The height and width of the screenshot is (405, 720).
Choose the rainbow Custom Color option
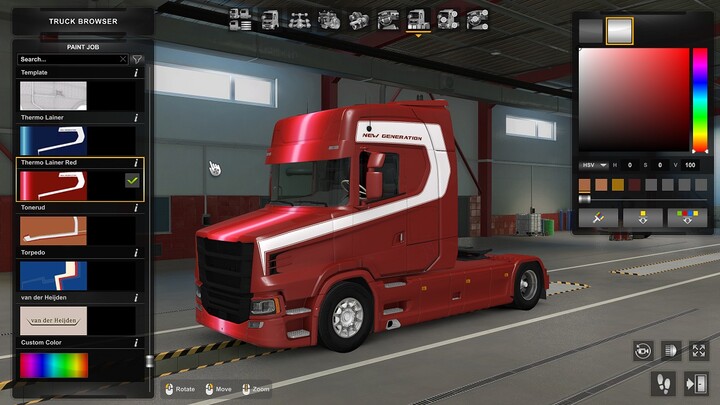coord(54,365)
